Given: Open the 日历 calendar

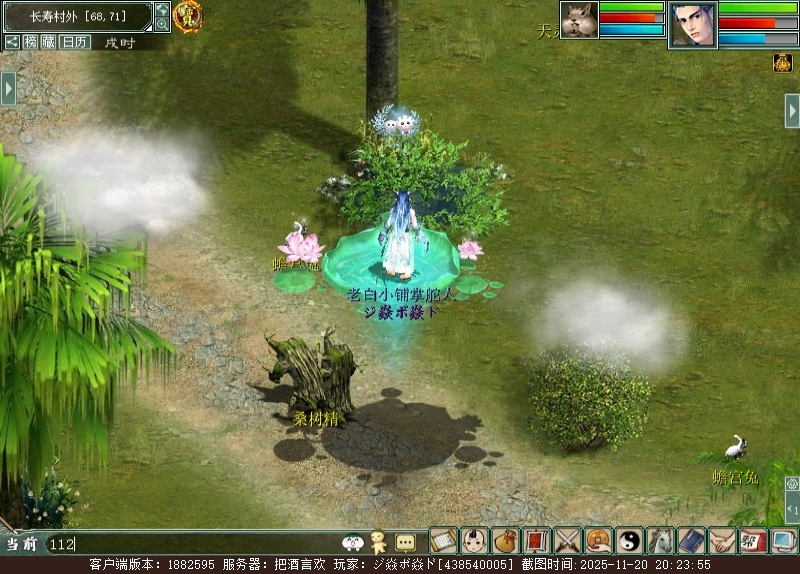Looking at the screenshot, I should [x=74, y=42].
